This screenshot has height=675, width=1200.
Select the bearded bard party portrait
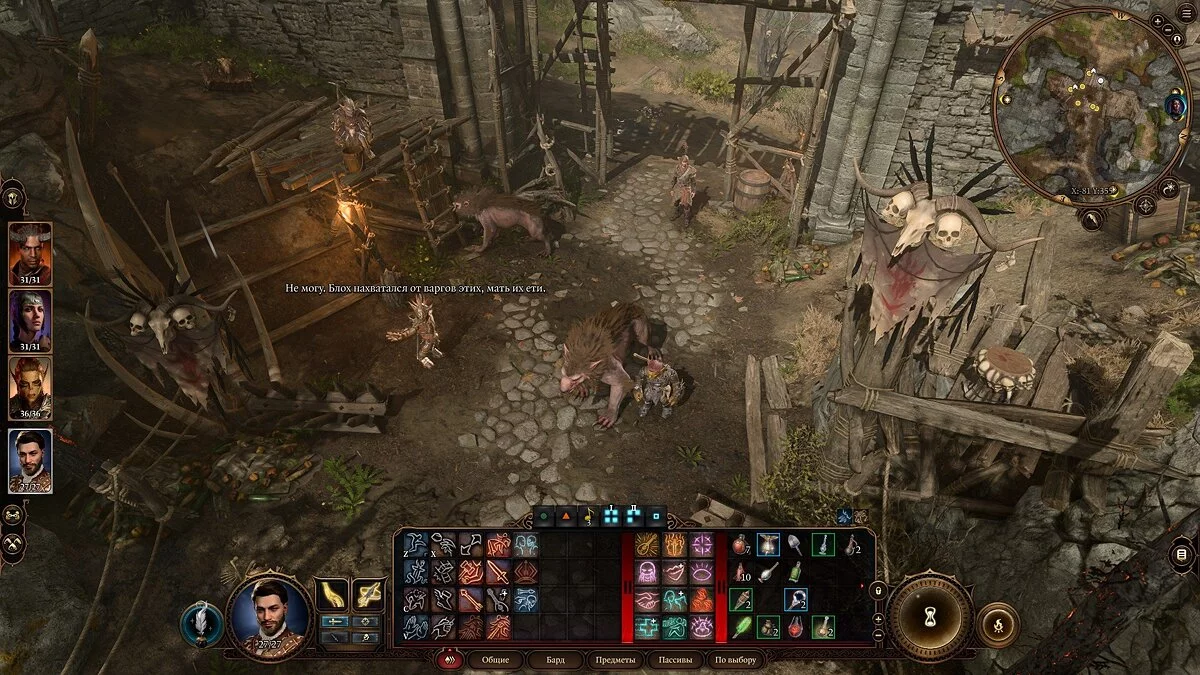click(x=30, y=460)
